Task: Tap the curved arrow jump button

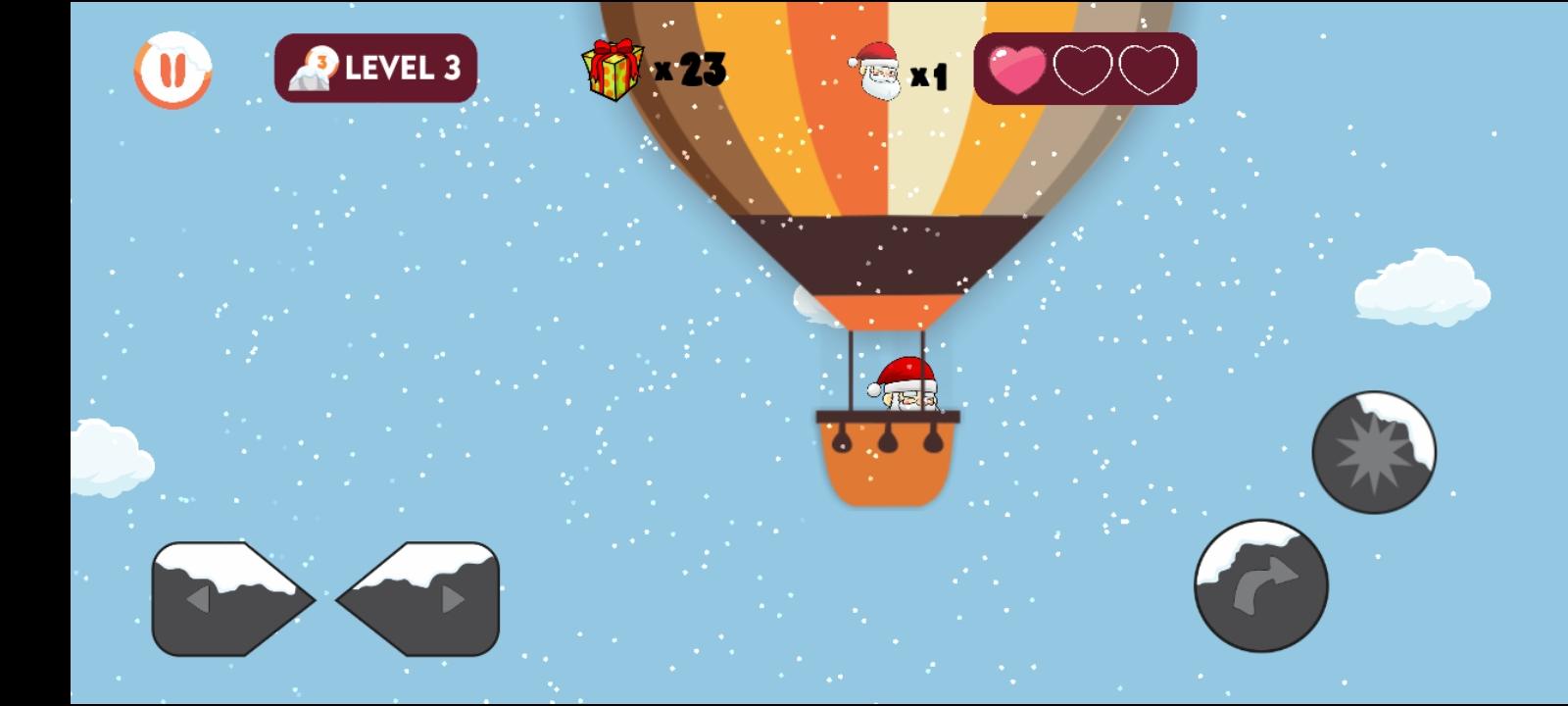Action: (1257, 585)
